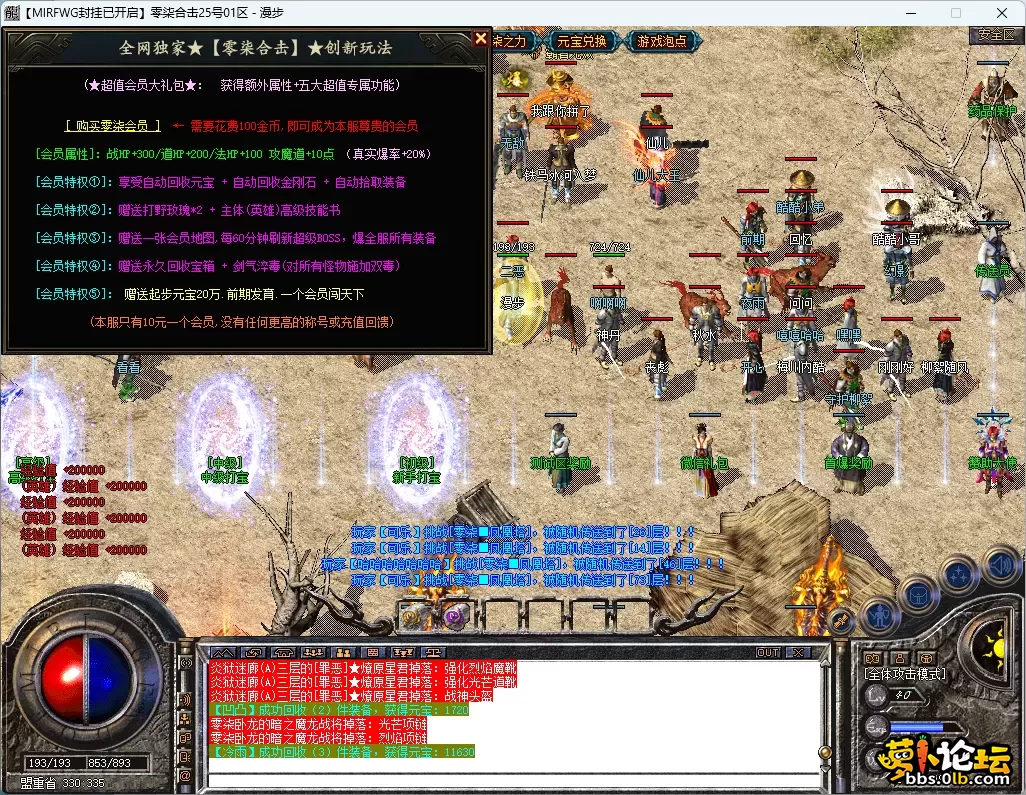Toggle the speaker sound round button
Screen dimensions: 1026x795
click(1000, 567)
